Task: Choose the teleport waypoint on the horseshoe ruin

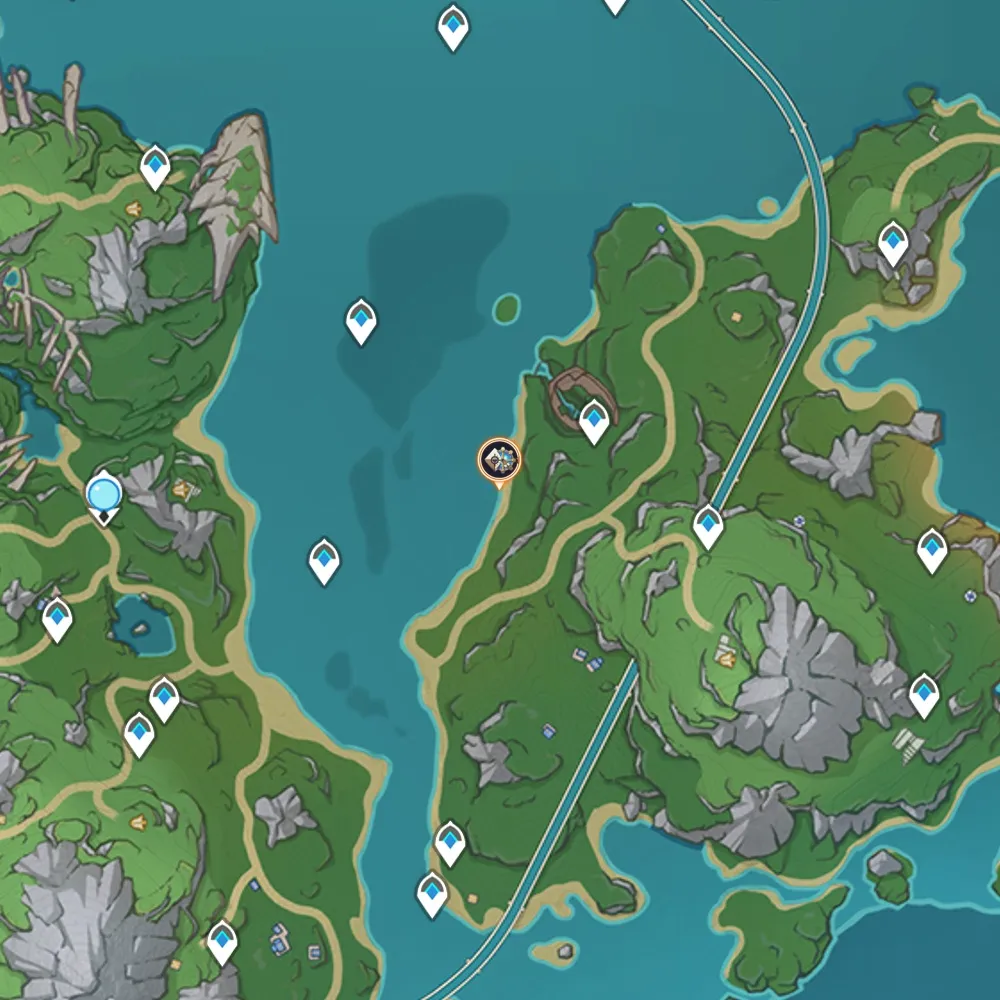Action: click(x=595, y=420)
